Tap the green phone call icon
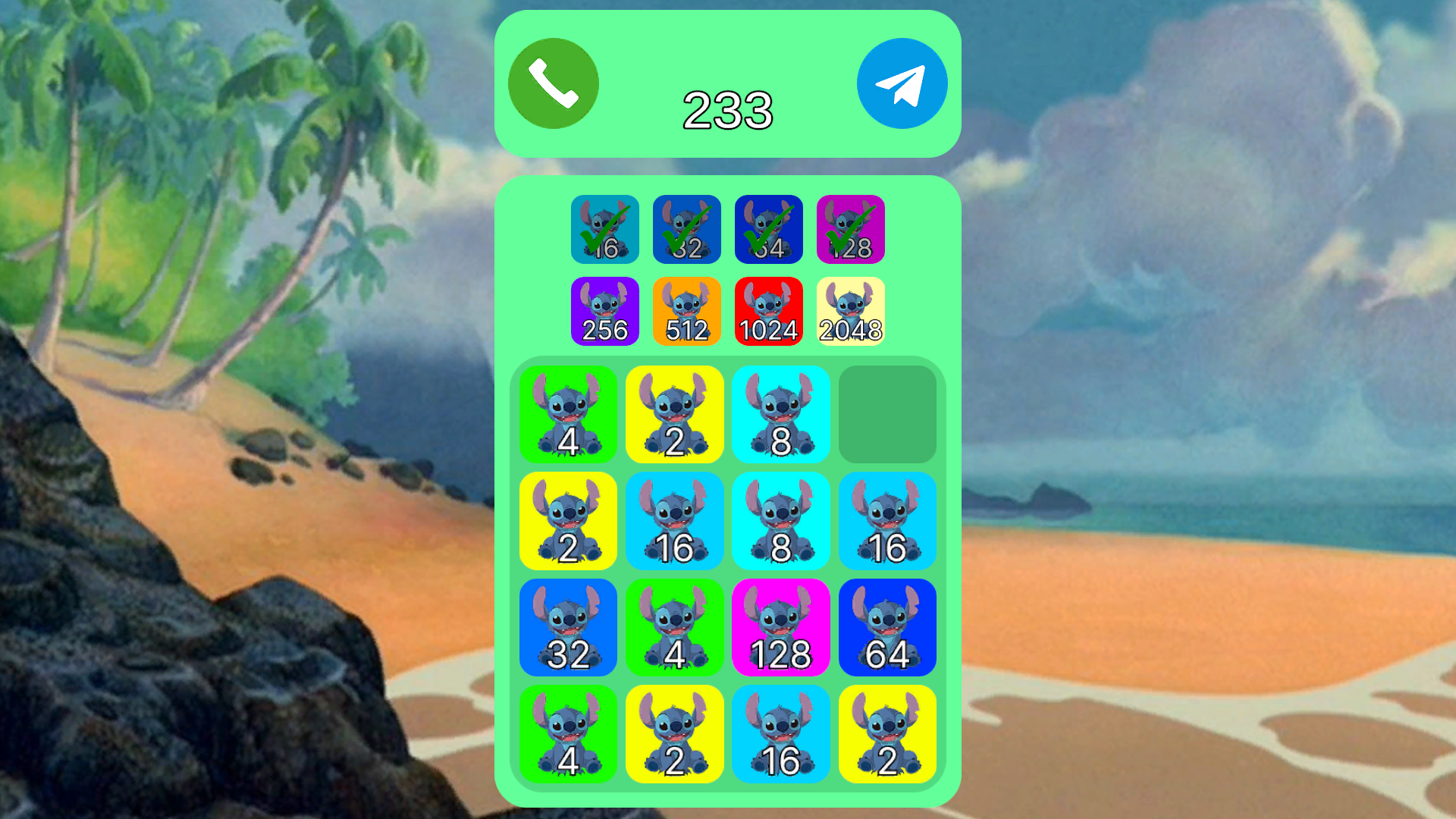 click(x=552, y=82)
